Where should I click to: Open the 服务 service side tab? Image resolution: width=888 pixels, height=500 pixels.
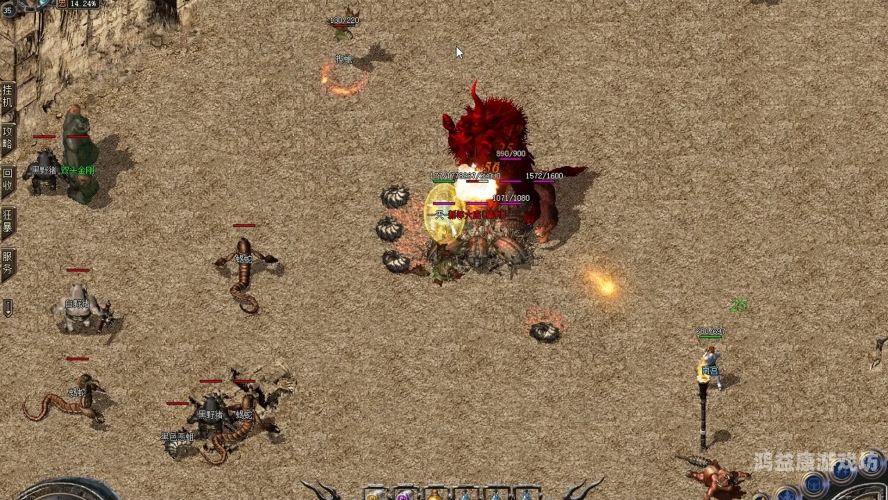click(x=8, y=264)
